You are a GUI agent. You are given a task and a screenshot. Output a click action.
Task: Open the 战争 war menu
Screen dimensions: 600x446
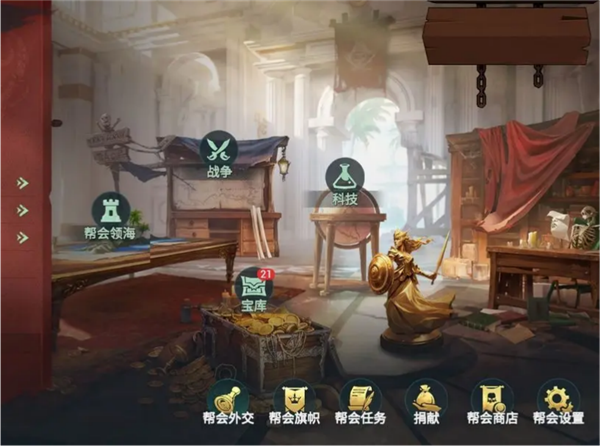point(218,151)
